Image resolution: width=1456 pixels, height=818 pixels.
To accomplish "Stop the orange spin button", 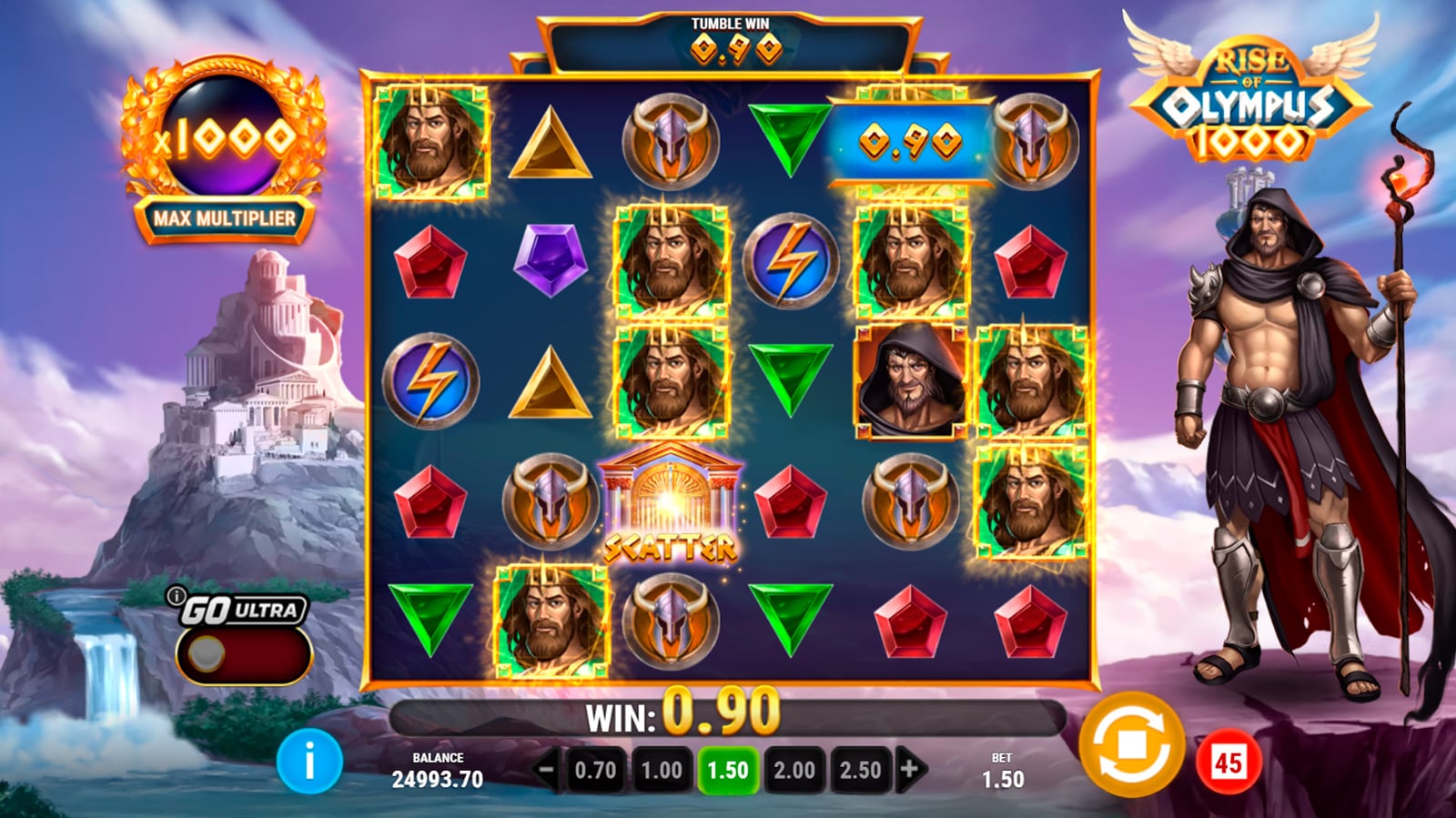I will click(1131, 745).
